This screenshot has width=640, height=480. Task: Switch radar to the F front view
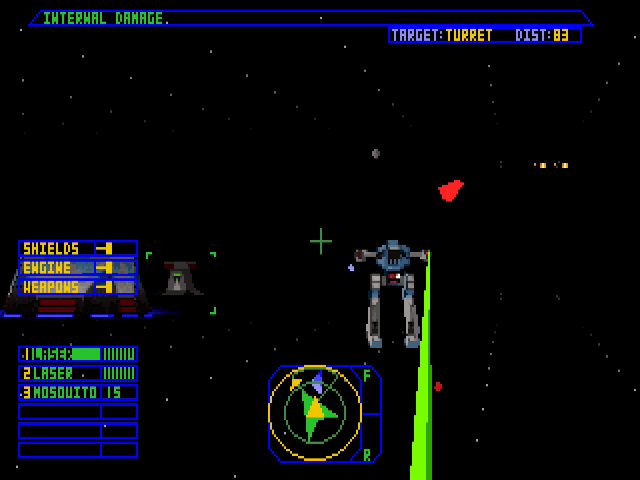tap(368, 376)
